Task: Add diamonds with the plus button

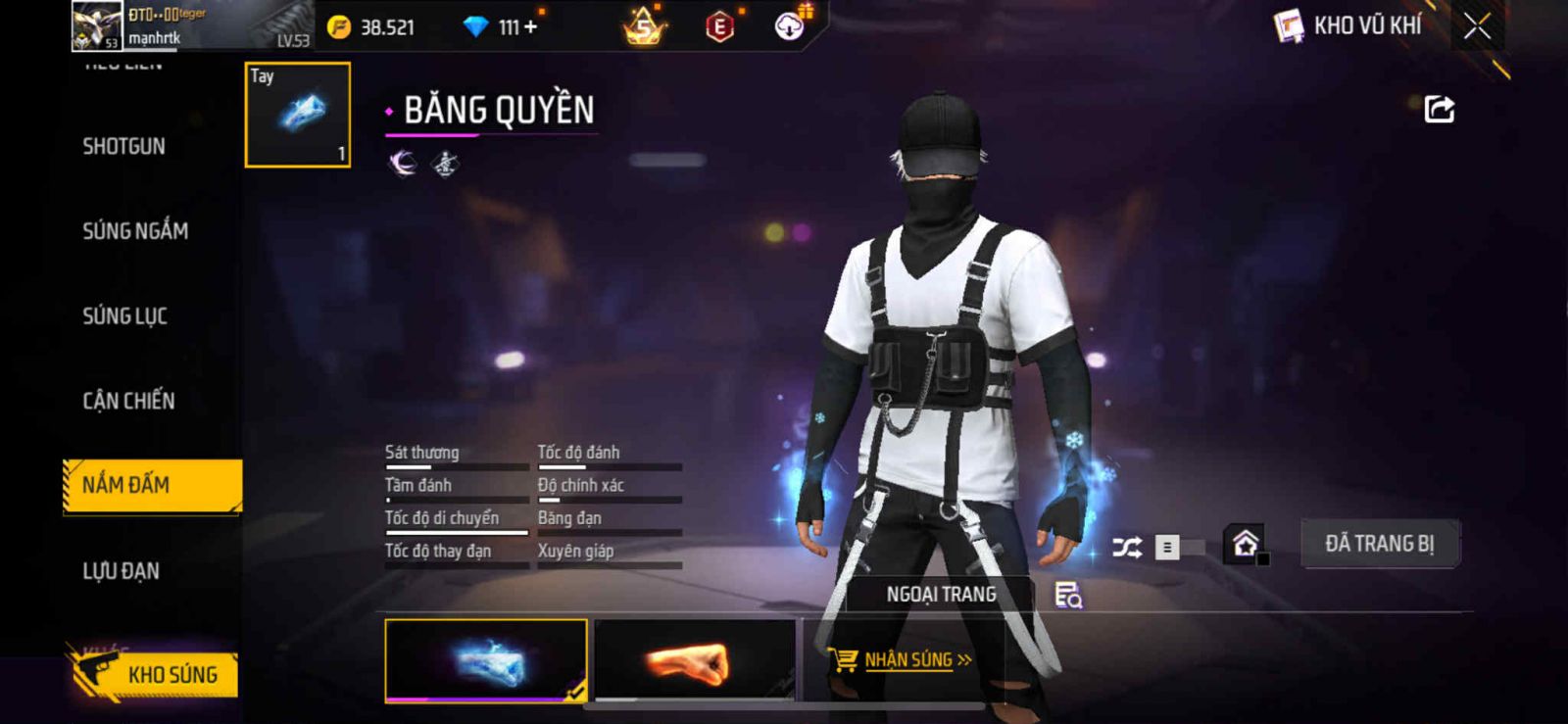Action: pyautogui.click(x=531, y=27)
